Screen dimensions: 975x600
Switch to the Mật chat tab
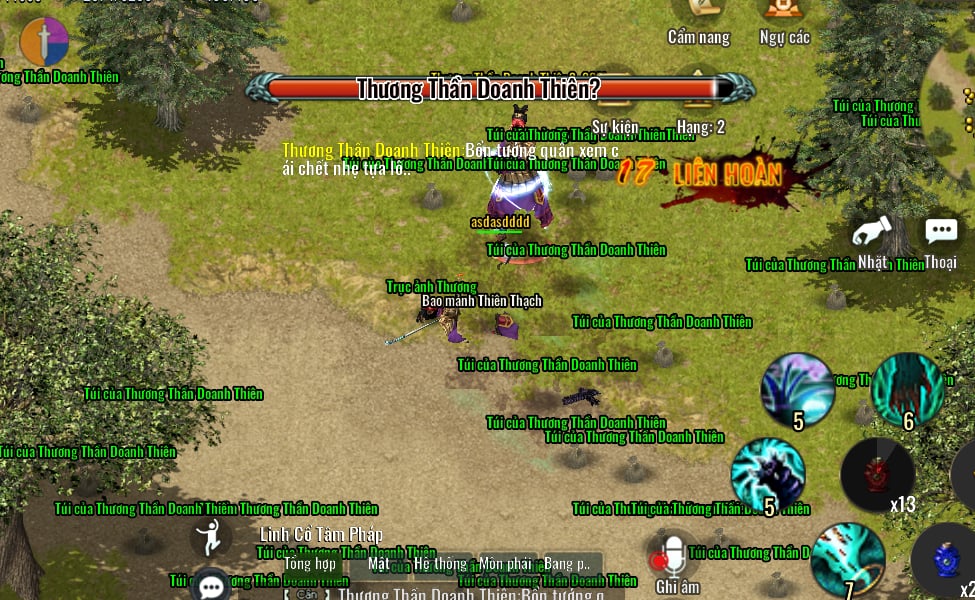click(x=378, y=563)
